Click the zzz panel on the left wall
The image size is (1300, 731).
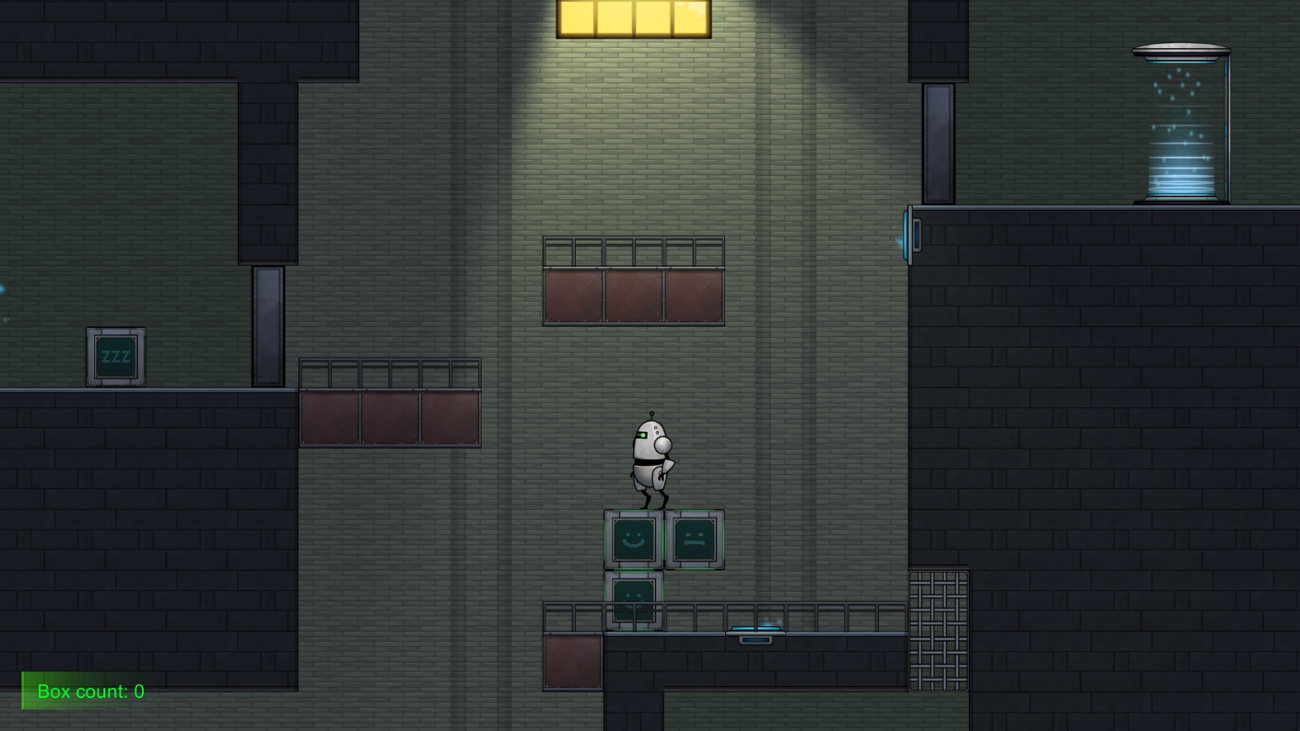(114, 356)
